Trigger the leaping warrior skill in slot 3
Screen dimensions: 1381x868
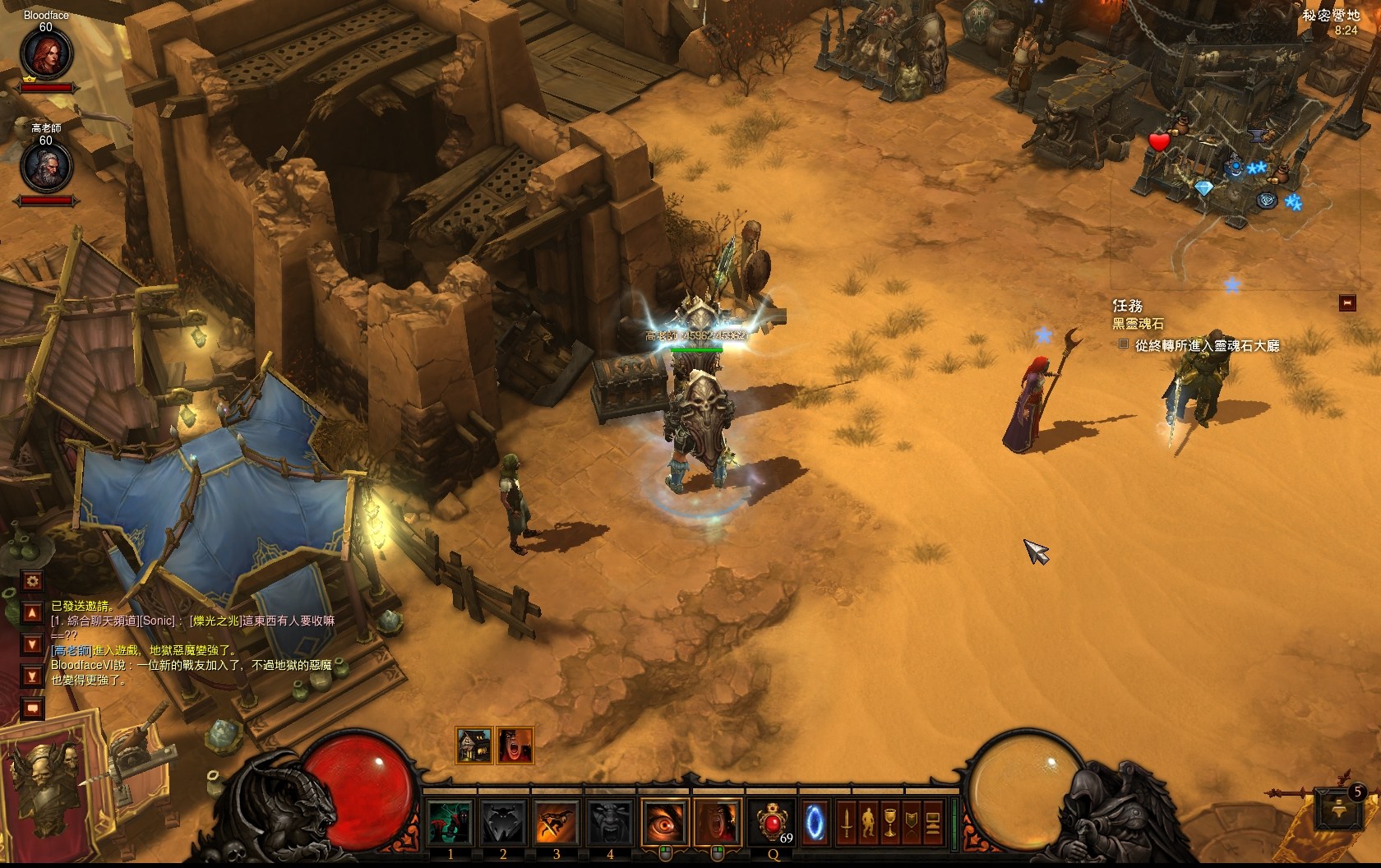[556, 822]
